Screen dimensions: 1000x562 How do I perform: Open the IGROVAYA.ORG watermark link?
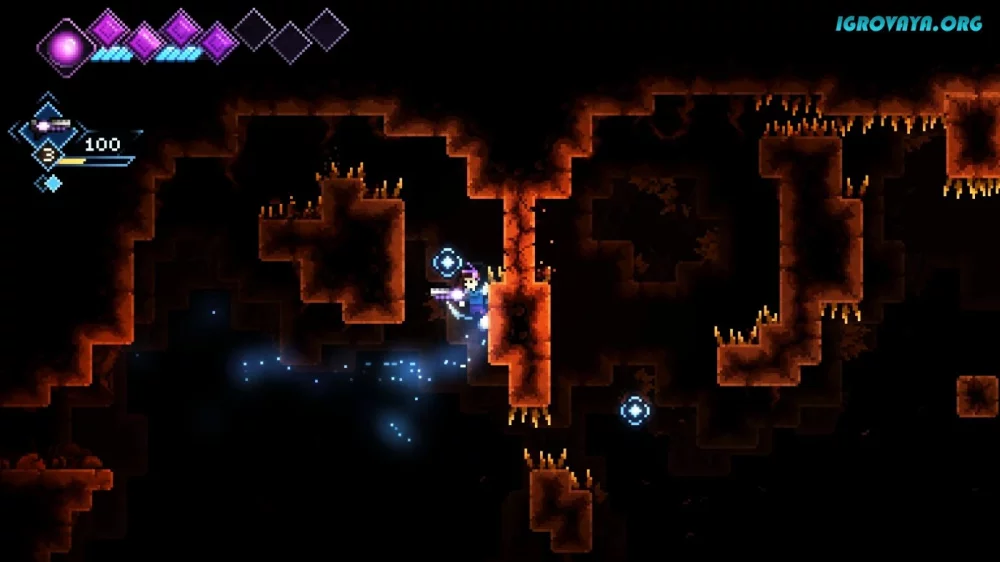pyautogui.click(x=908, y=23)
